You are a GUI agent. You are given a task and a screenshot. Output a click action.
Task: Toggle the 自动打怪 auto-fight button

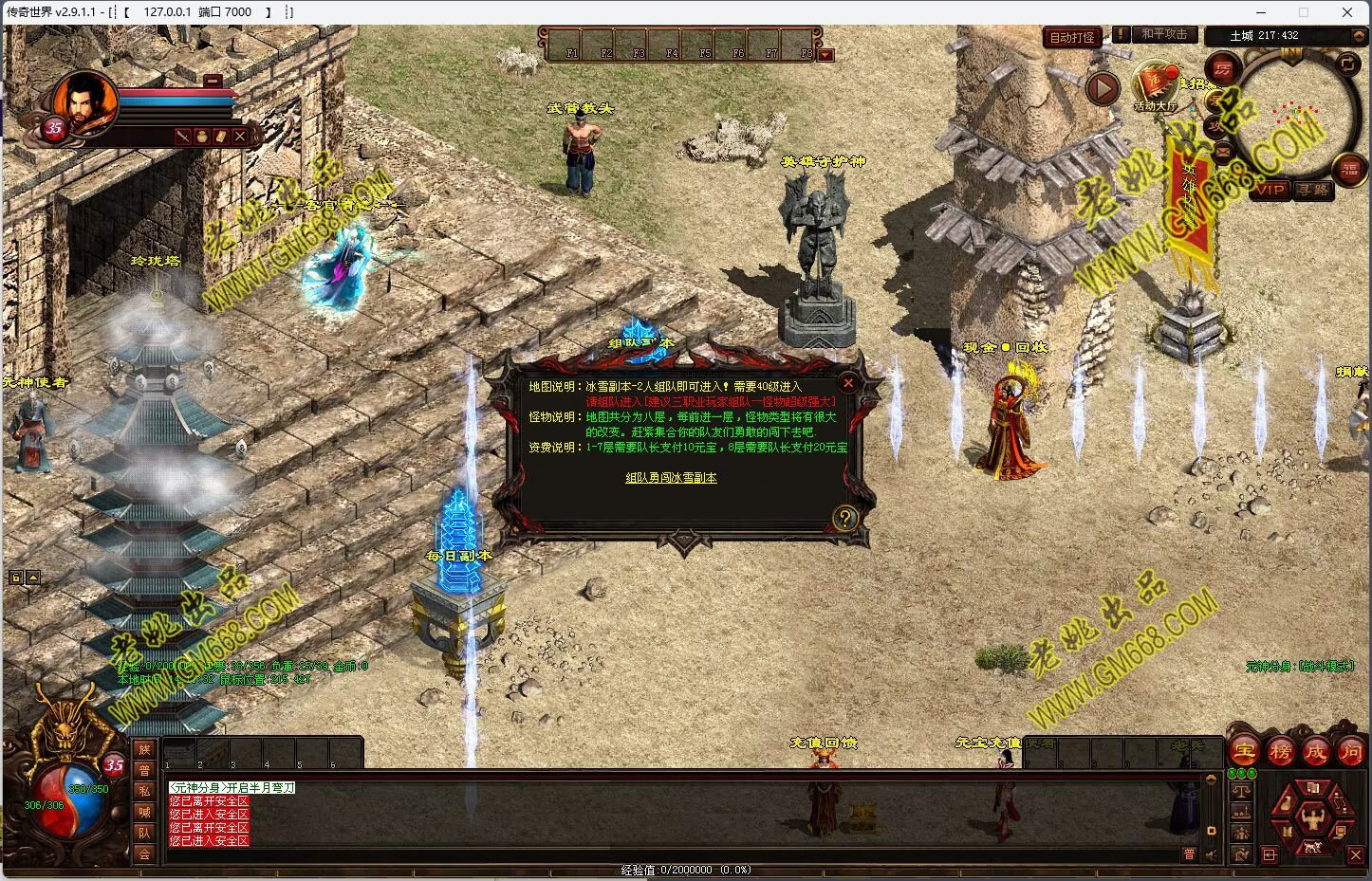click(1072, 38)
